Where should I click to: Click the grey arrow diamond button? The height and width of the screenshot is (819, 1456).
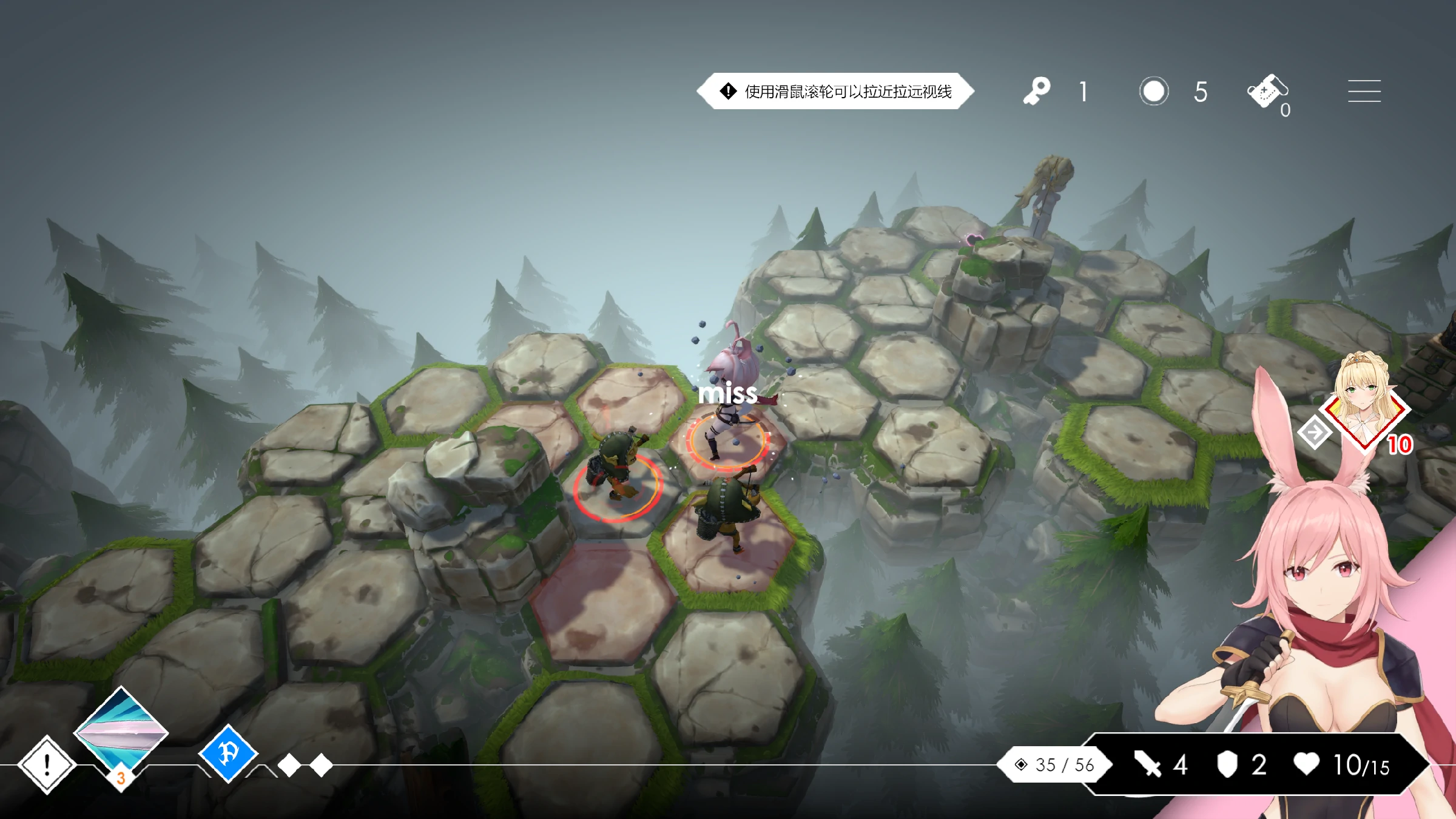(1315, 433)
